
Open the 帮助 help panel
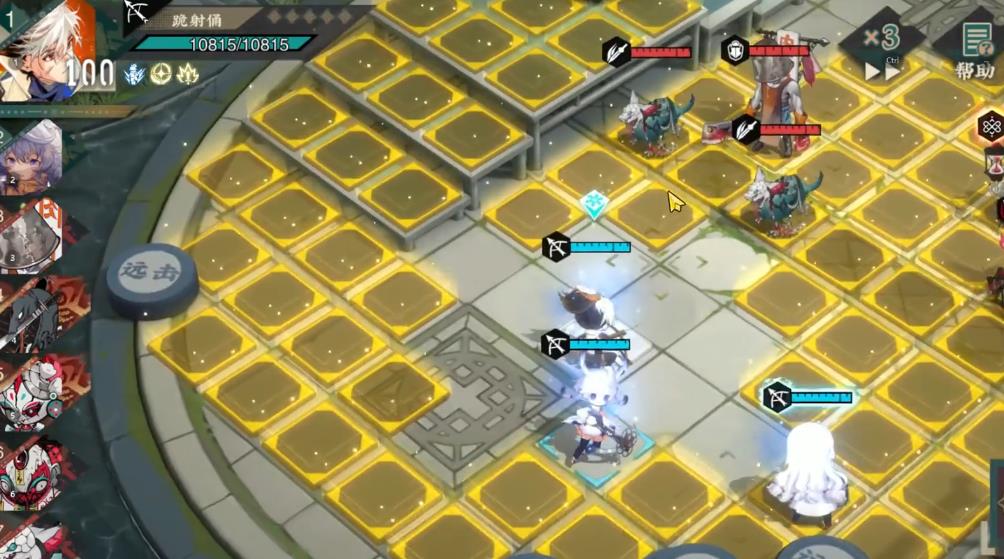click(974, 50)
